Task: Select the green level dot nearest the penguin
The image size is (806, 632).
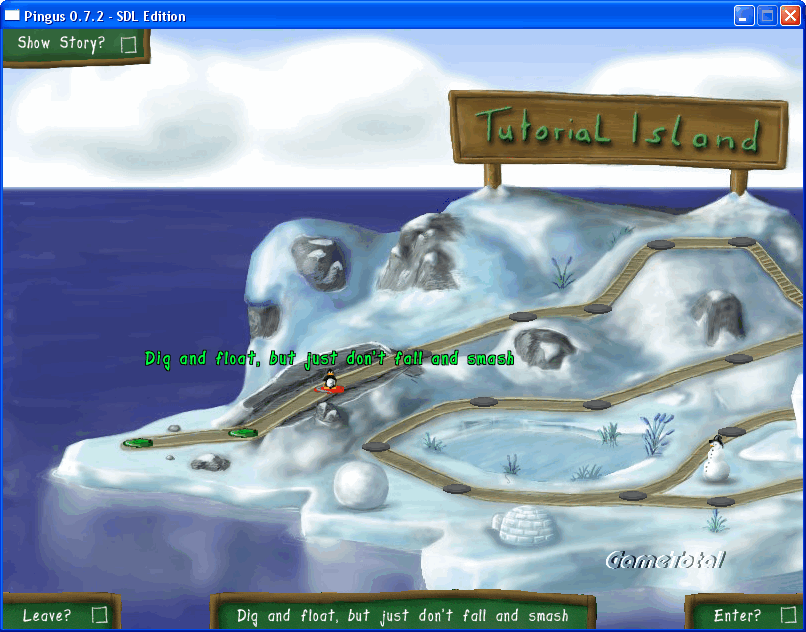Action: pos(242,433)
